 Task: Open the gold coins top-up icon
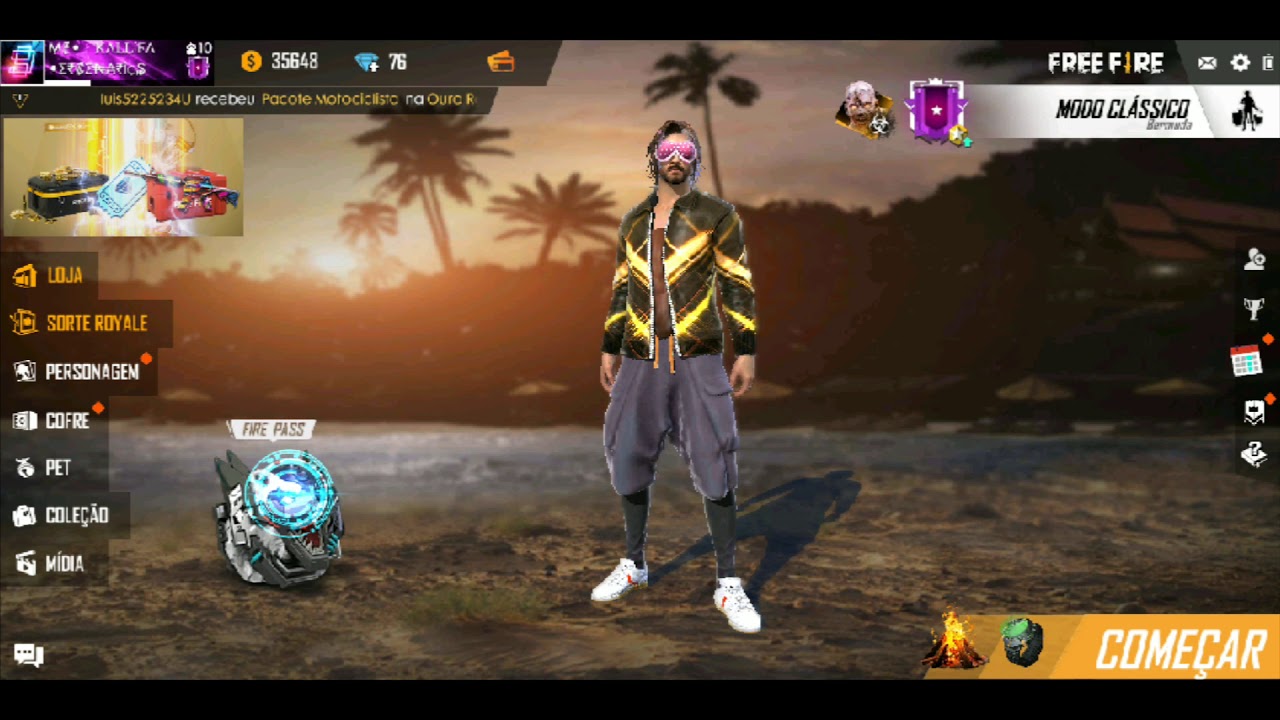pyautogui.click(x=251, y=62)
